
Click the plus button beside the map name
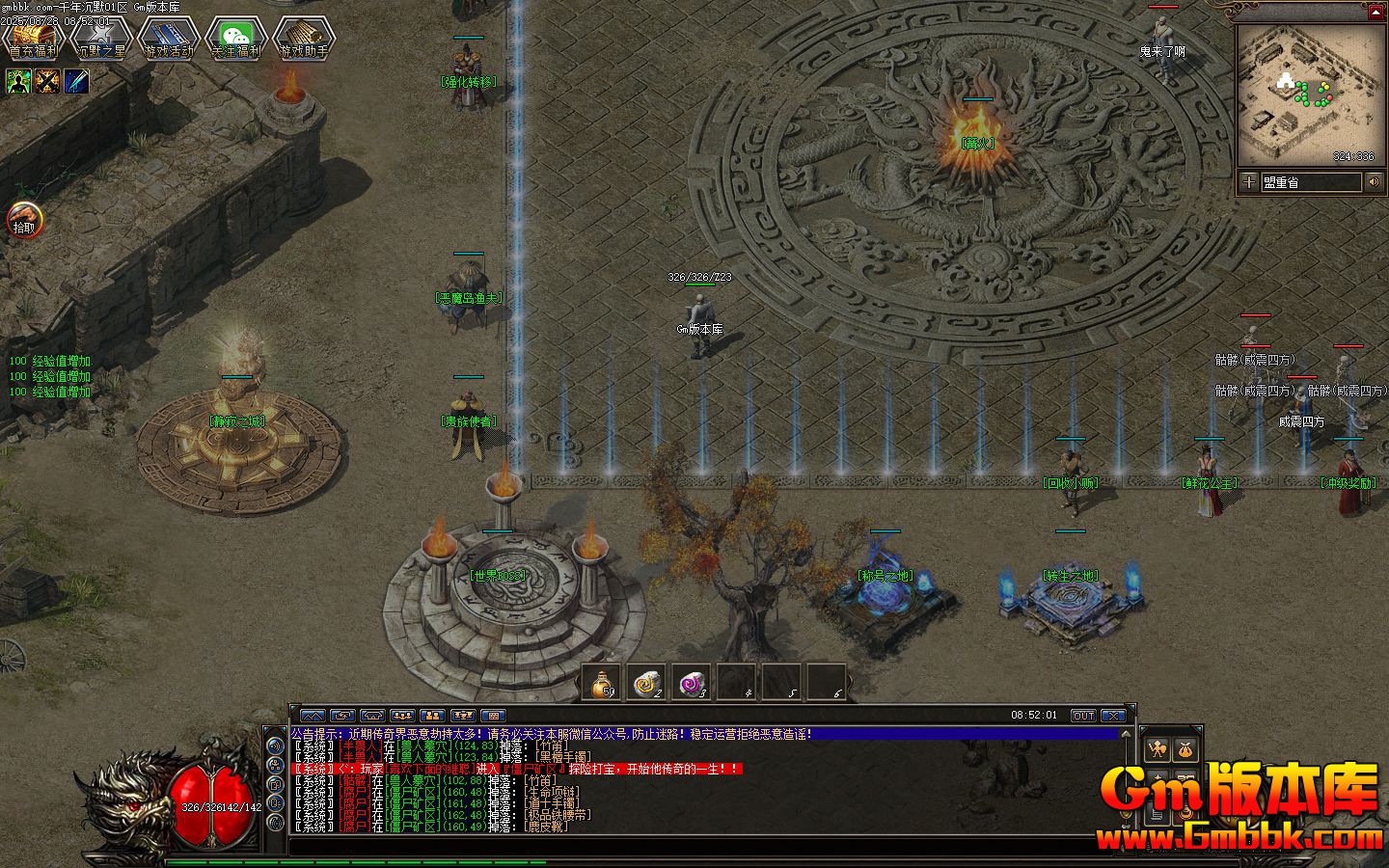point(1249,181)
